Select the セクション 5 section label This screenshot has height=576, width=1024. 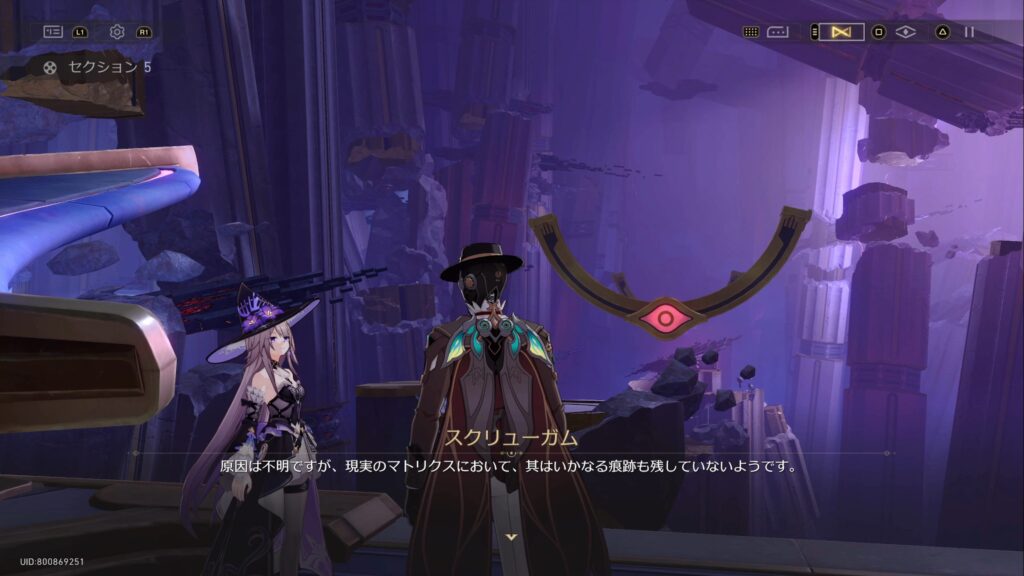(x=109, y=67)
